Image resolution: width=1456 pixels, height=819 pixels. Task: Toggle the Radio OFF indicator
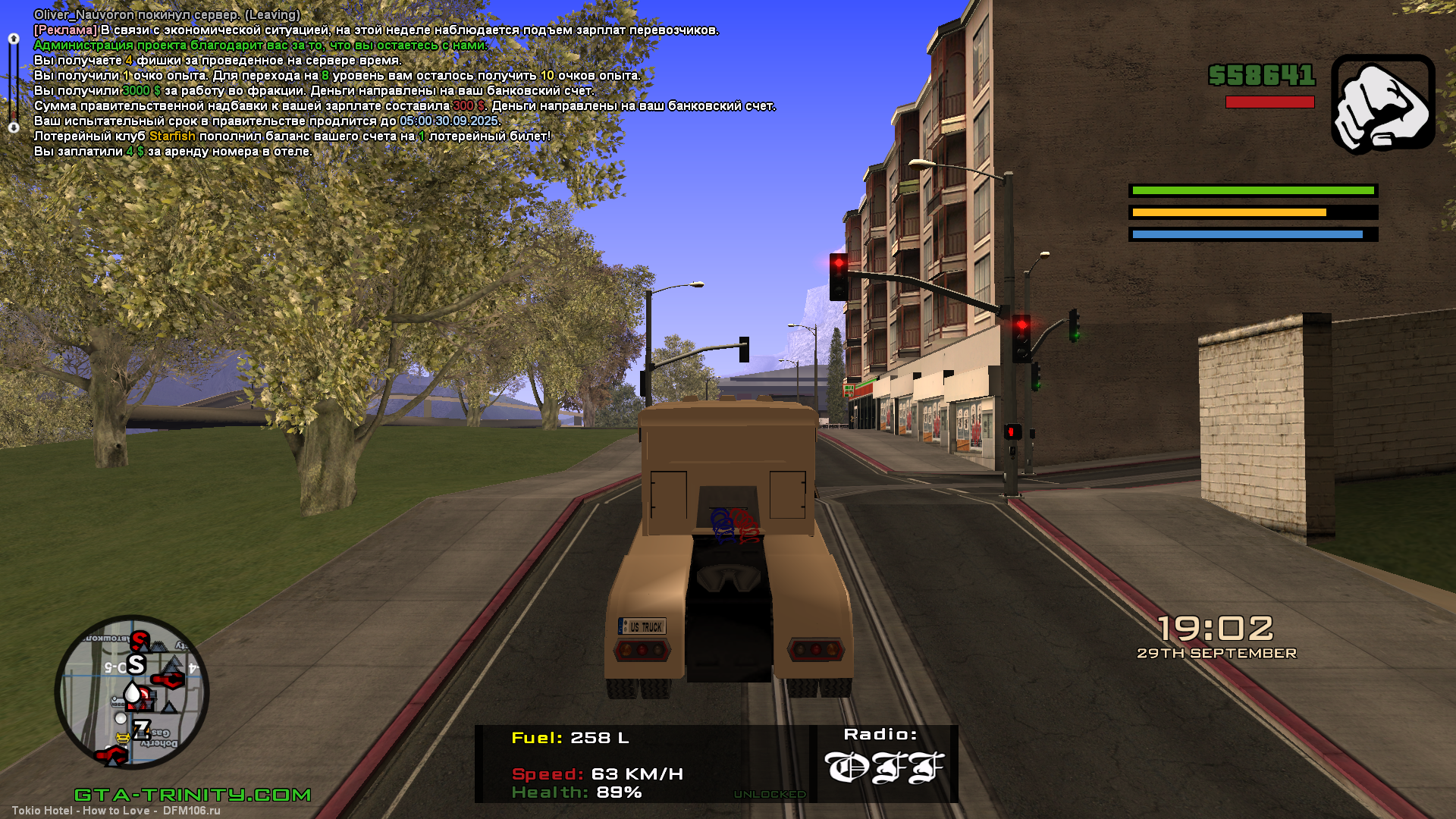click(x=883, y=766)
